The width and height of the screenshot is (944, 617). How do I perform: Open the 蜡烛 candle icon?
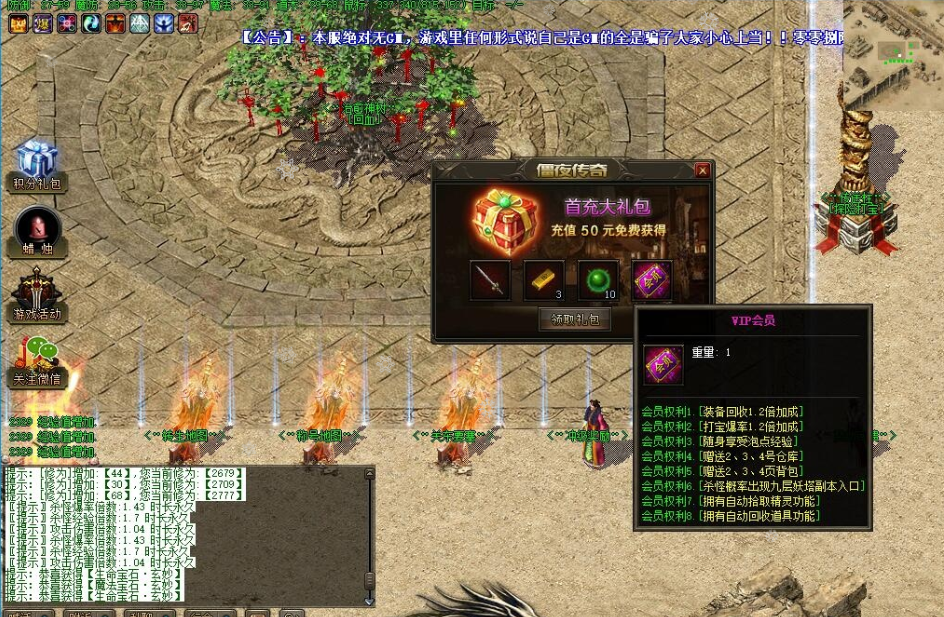[x=38, y=232]
